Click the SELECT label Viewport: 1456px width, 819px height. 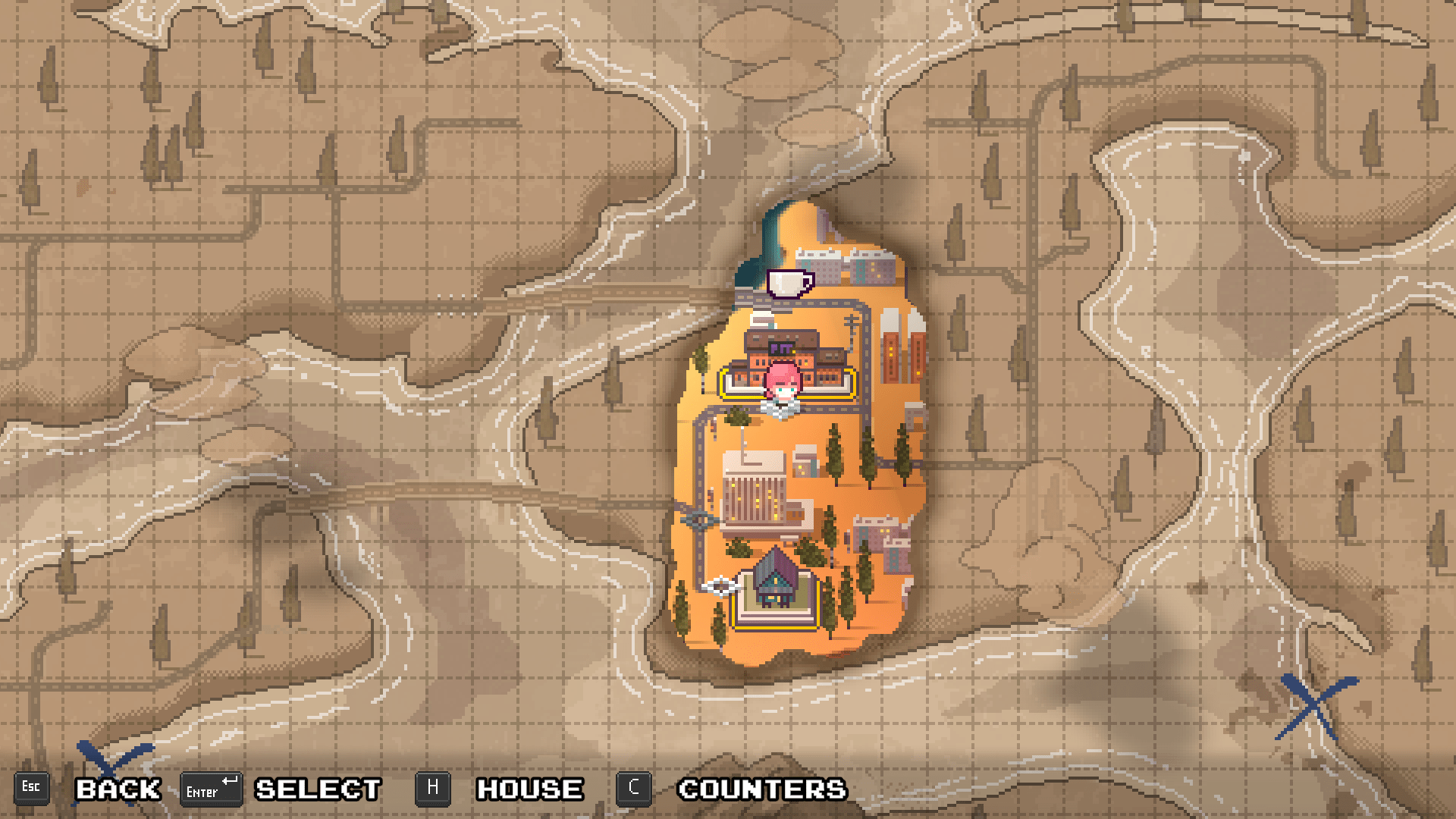[x=316, y=789]
